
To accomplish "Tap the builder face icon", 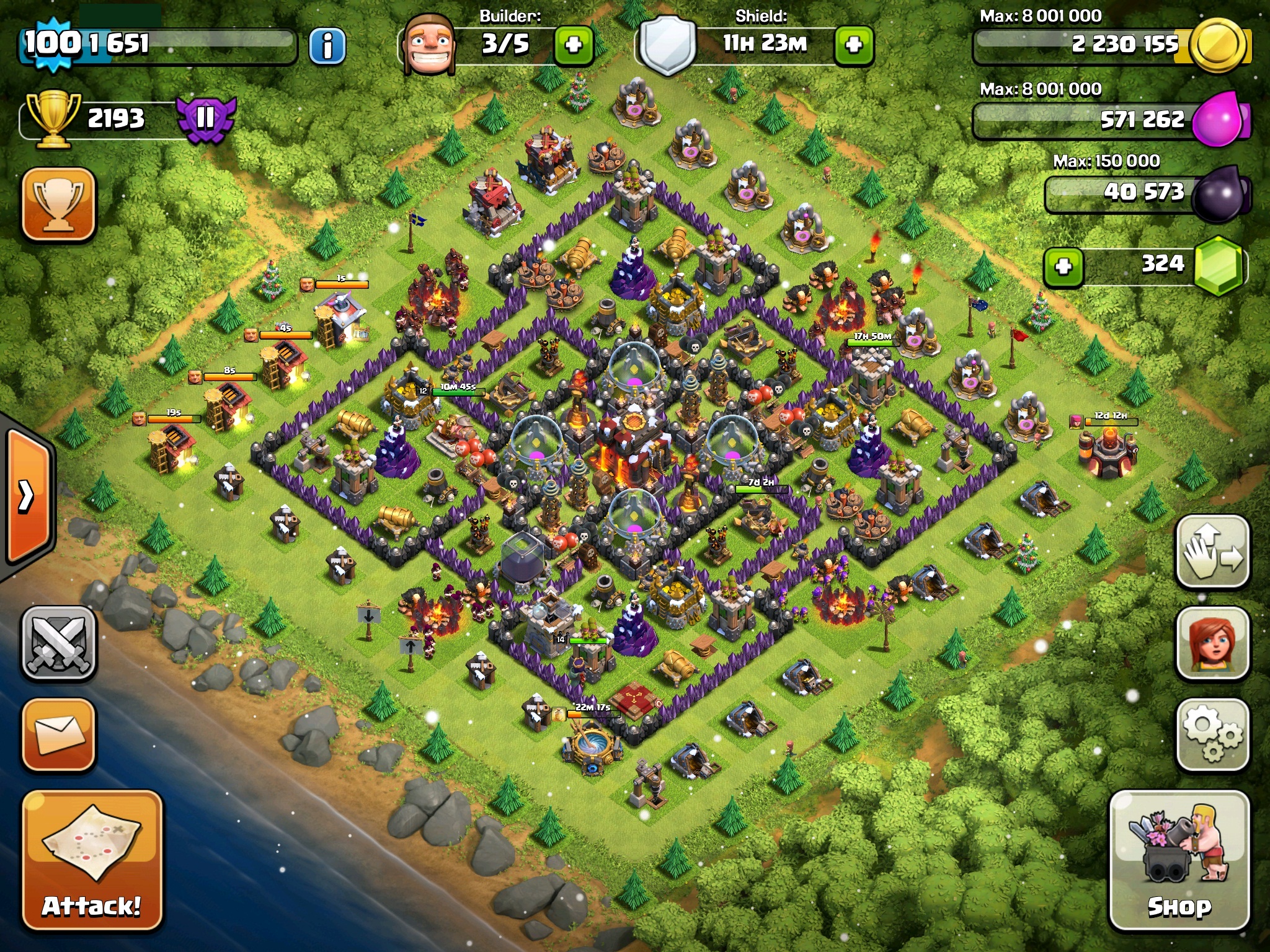I will pos(429,43).
